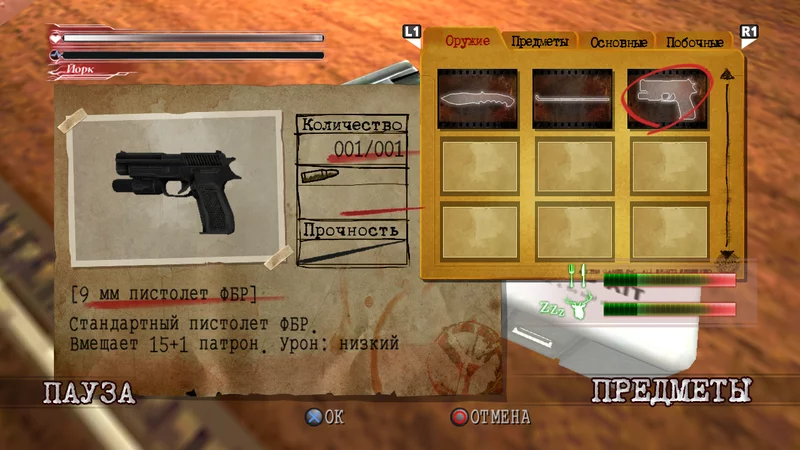Open the Предметы tab

[x=540, y=42]
